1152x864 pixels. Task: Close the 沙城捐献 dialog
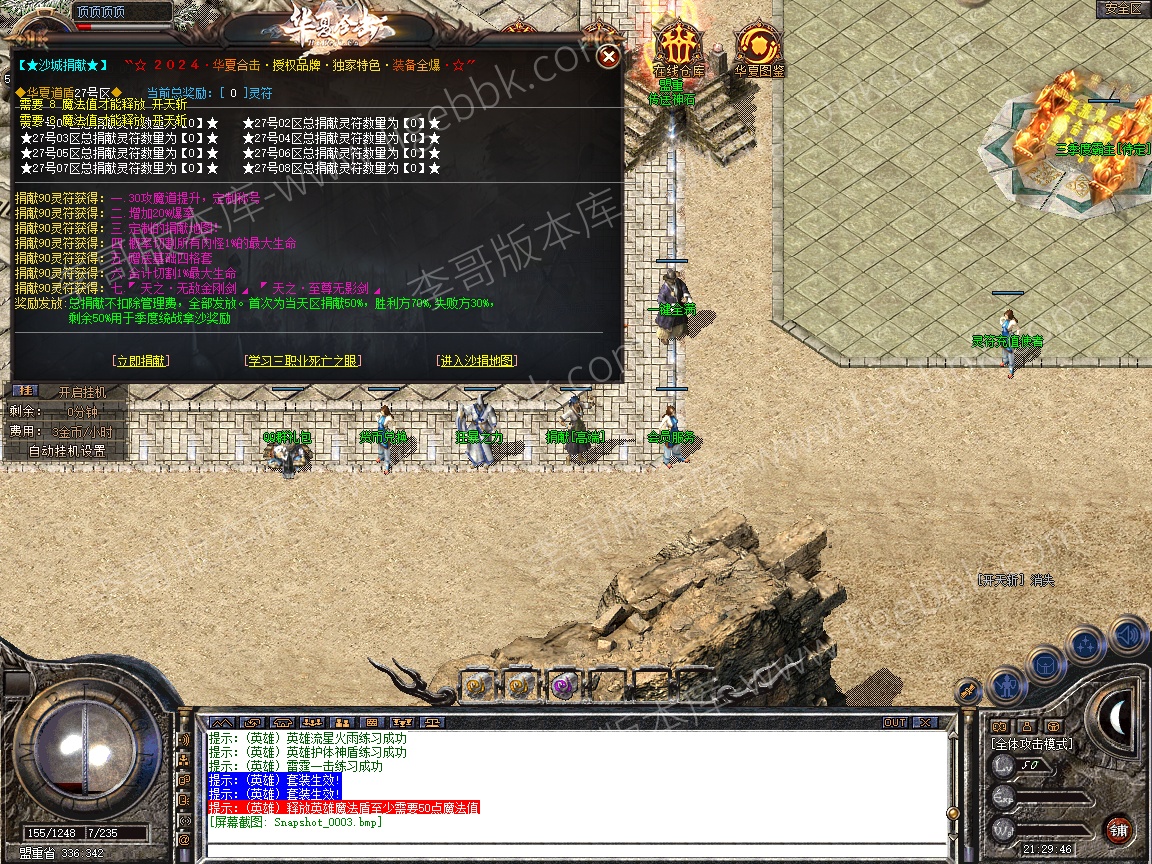click(x=608, y=57)
